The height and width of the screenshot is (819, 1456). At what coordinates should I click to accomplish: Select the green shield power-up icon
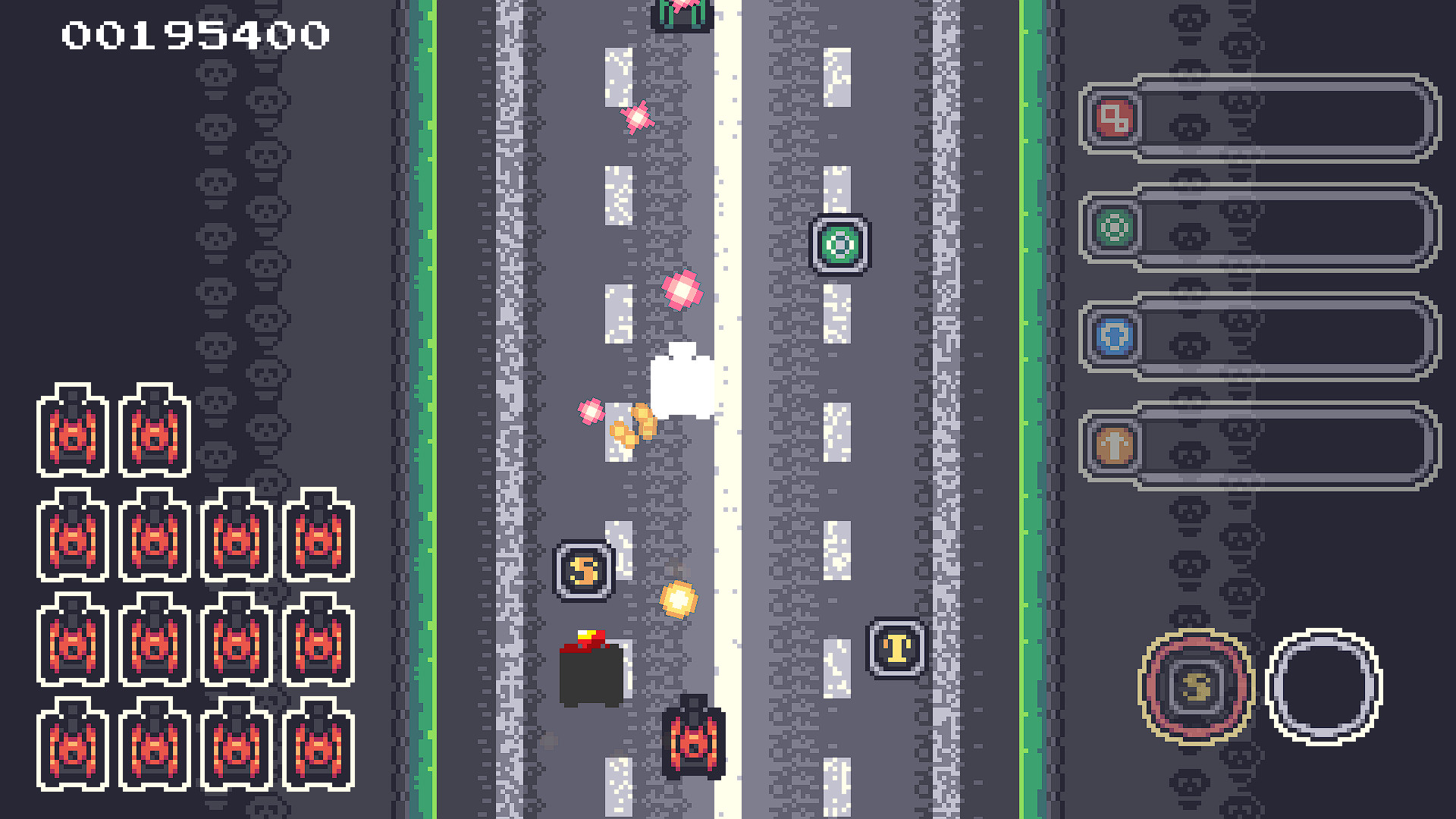1115,225
